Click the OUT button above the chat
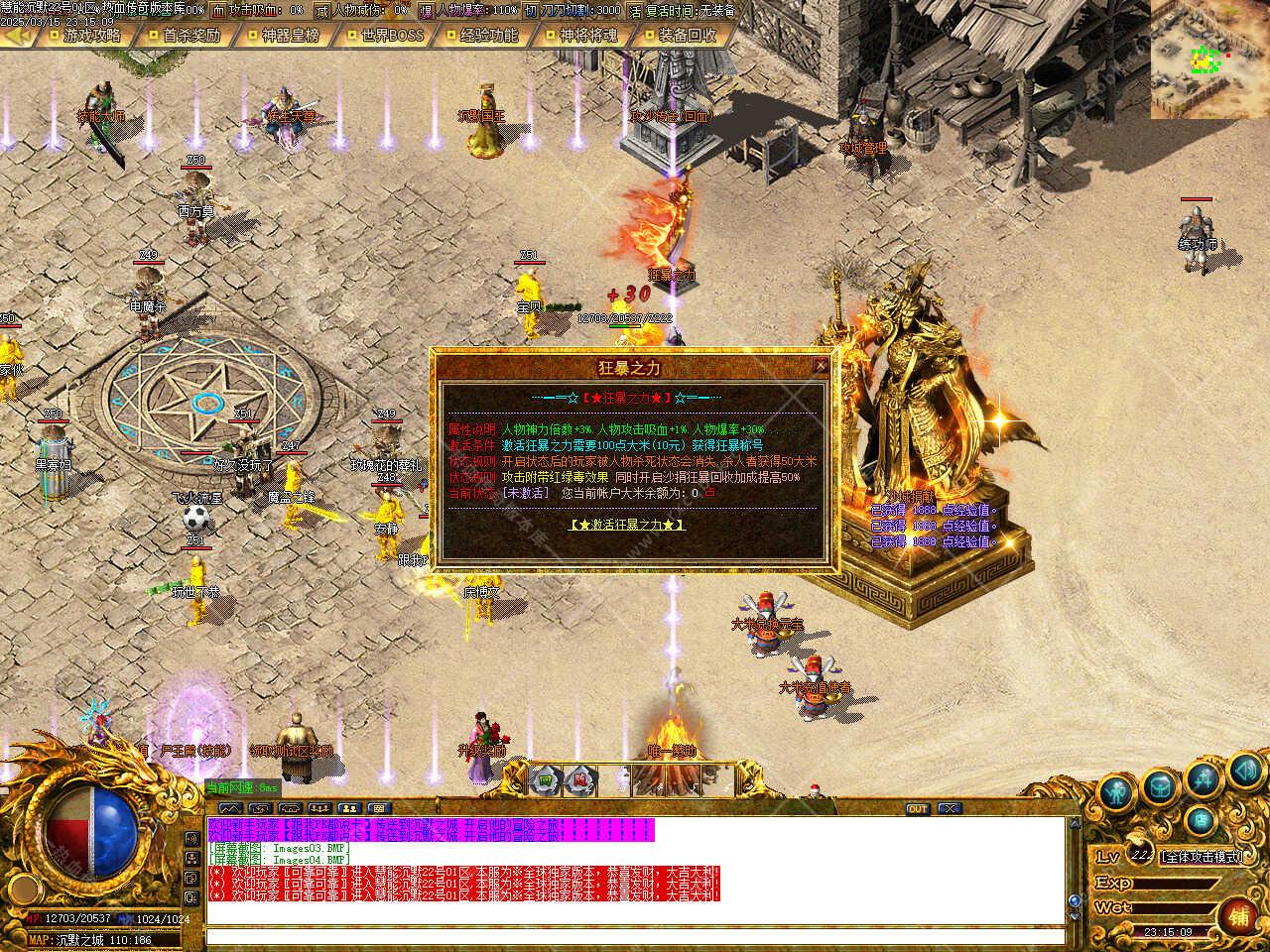 917,809
